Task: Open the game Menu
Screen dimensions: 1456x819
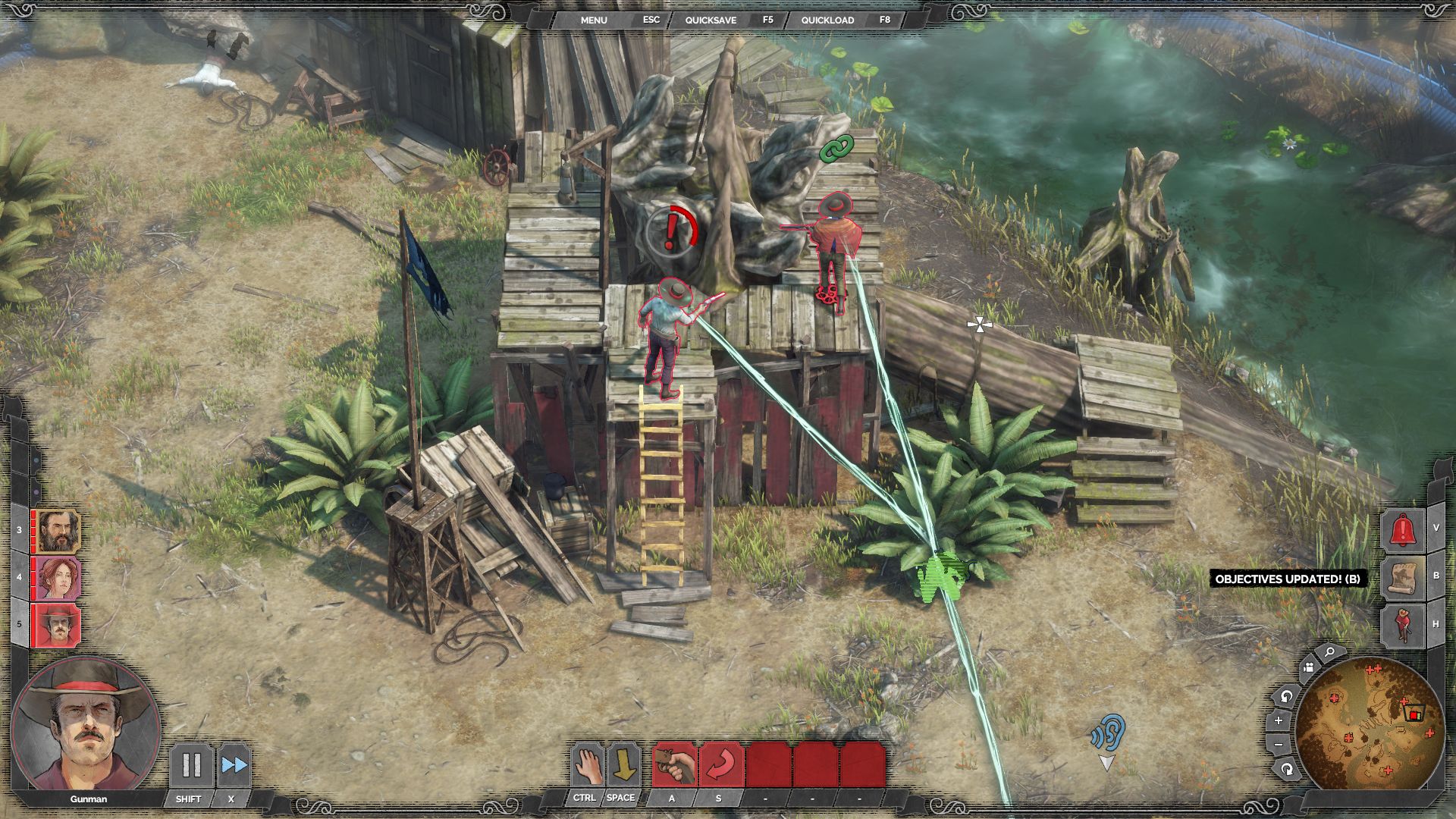Action: [x=594, y=20]
